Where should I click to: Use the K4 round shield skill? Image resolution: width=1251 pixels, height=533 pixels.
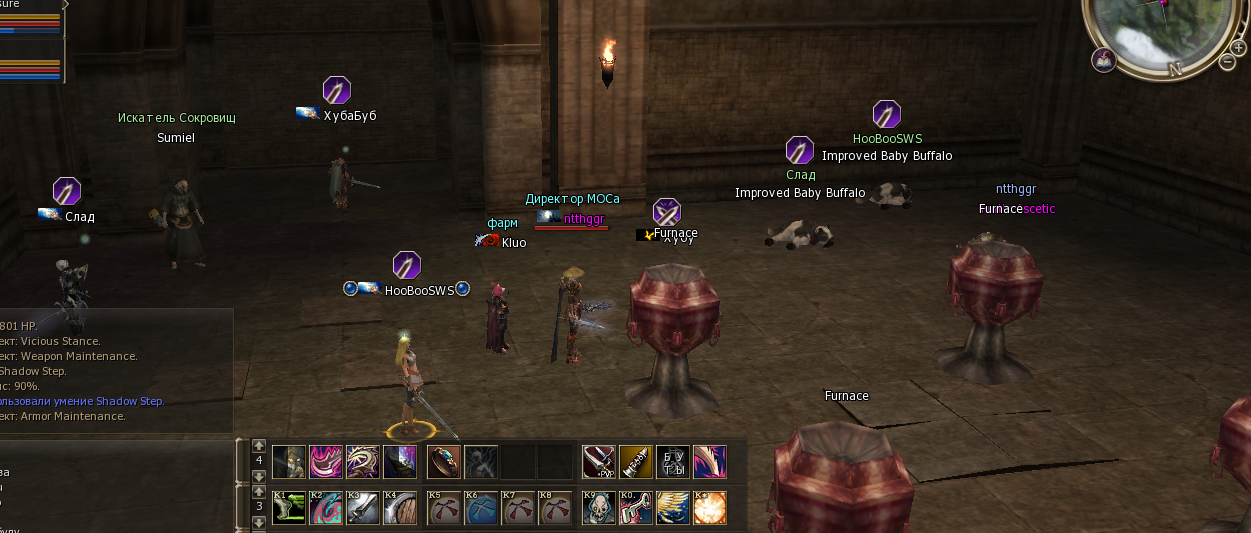[x=400, y=507]
